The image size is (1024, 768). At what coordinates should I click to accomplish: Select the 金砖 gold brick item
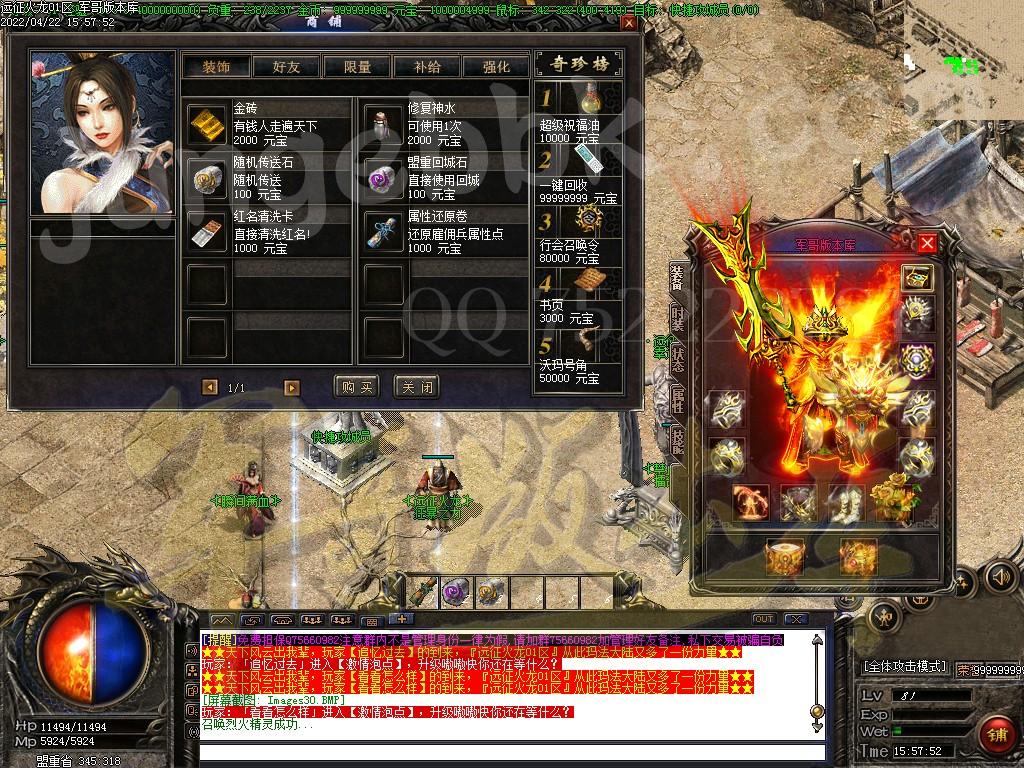208,124
